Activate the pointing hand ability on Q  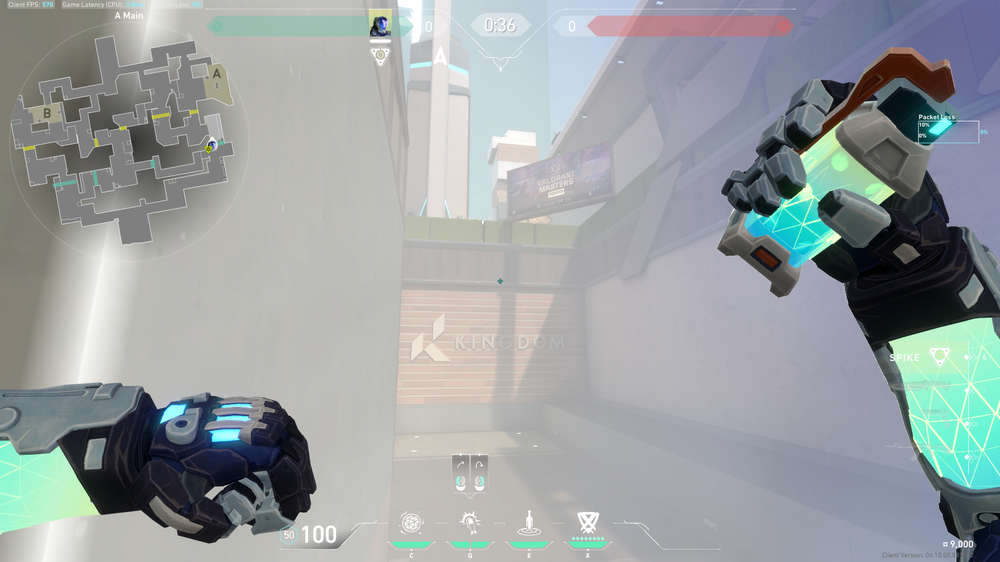[x=468, y=523]
